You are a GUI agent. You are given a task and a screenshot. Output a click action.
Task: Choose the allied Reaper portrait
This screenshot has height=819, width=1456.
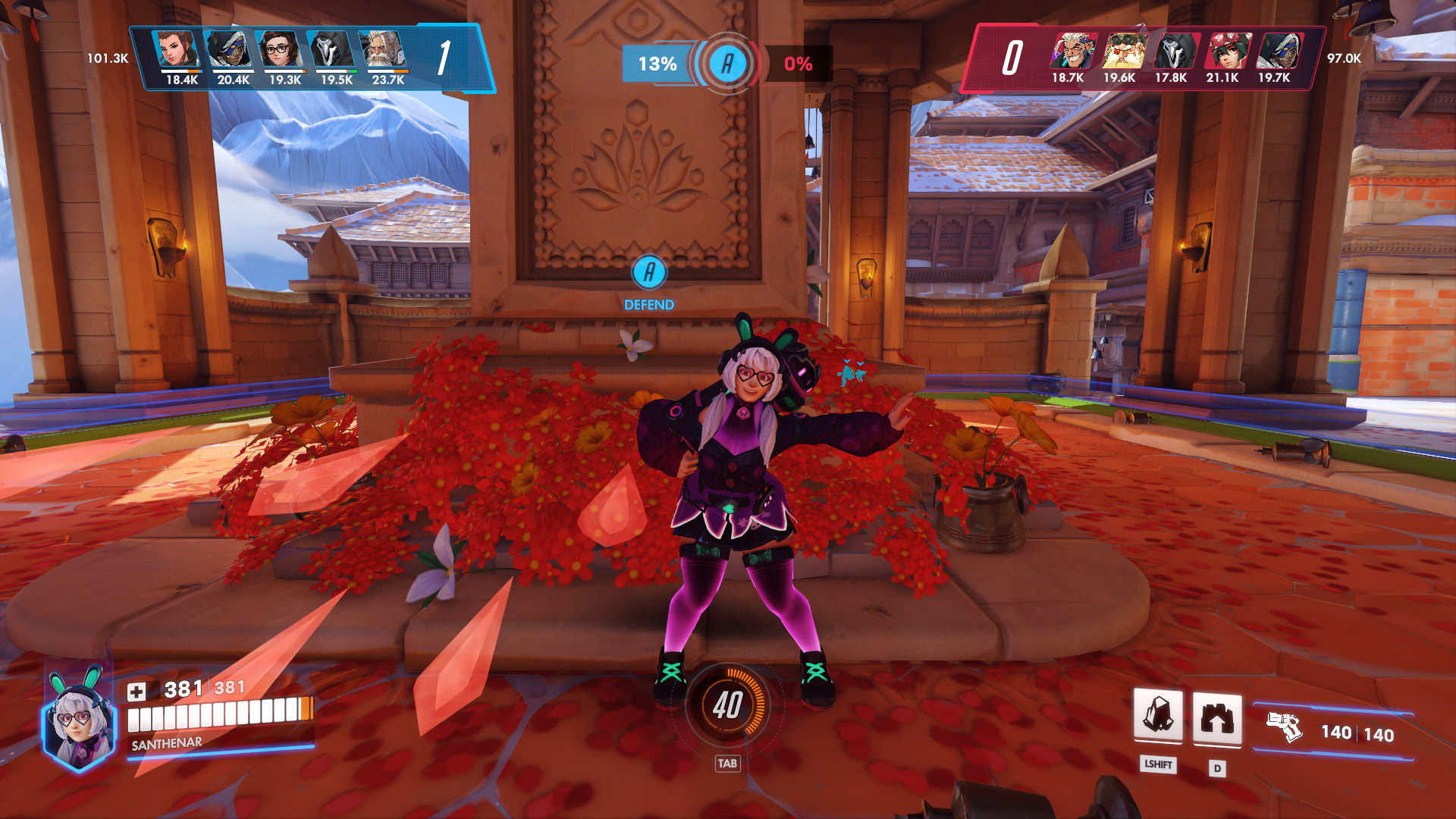coord(332,49)
